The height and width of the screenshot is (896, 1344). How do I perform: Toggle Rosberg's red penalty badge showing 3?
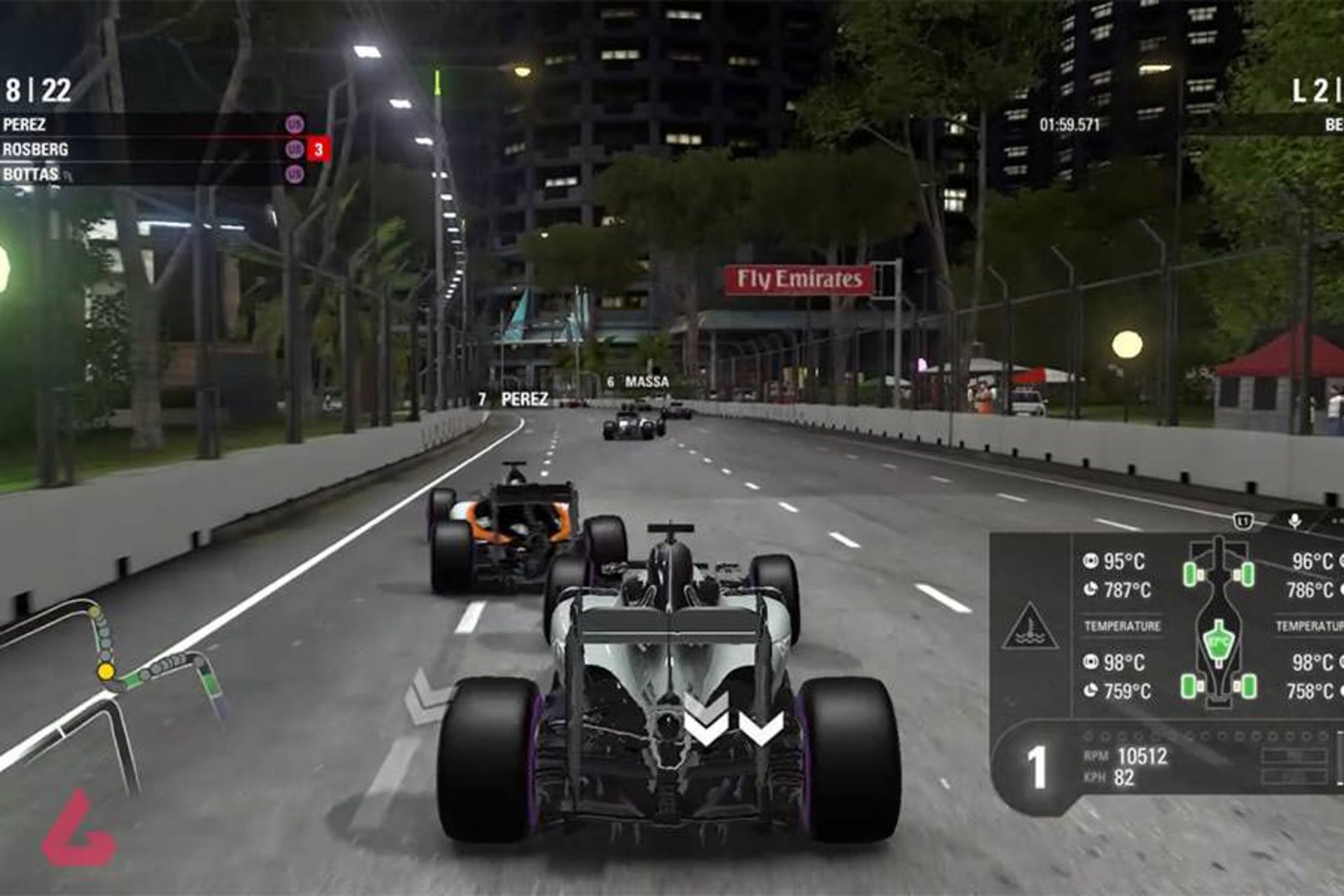(317, 149)
